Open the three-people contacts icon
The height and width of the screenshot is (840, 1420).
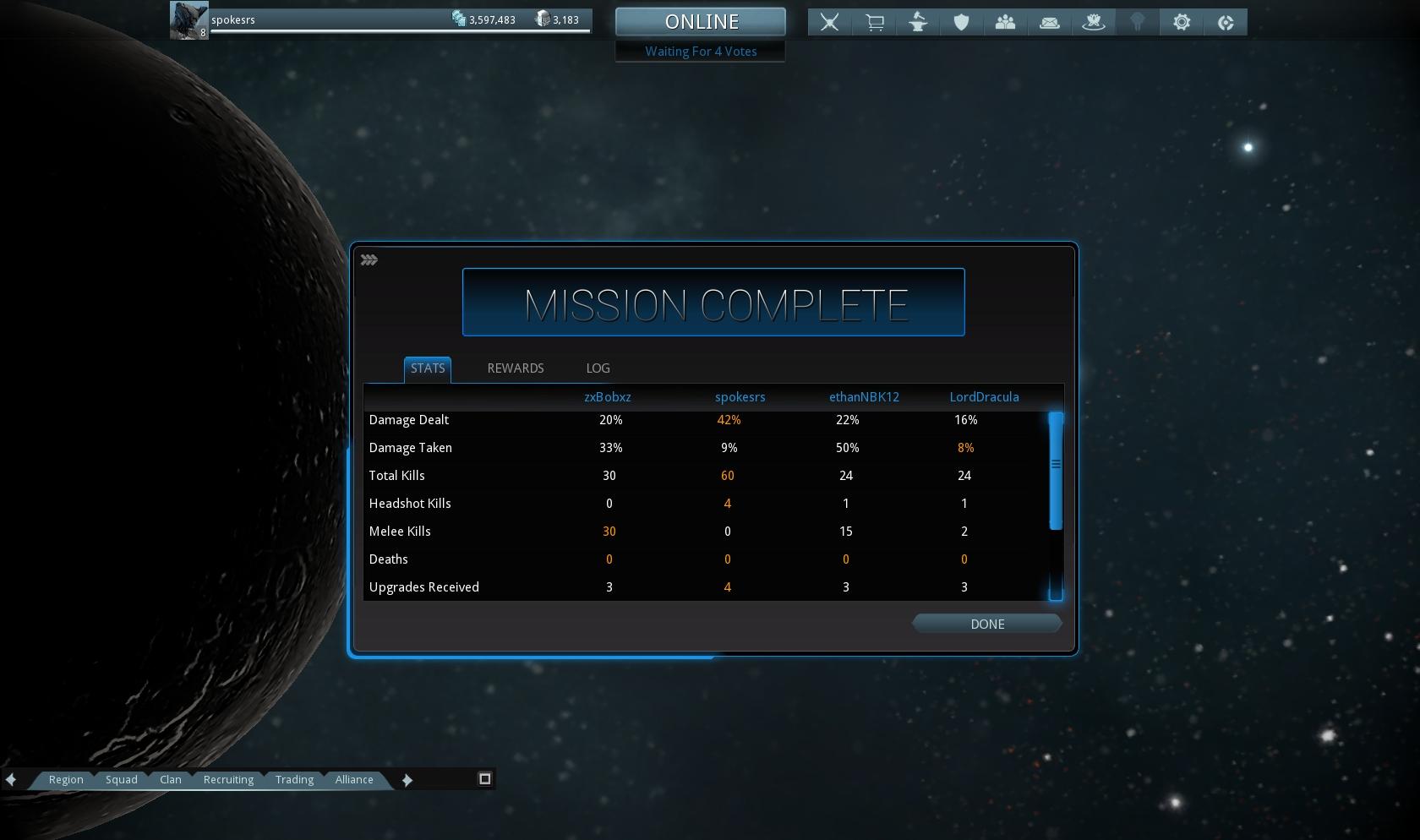tap(1005, 22)
